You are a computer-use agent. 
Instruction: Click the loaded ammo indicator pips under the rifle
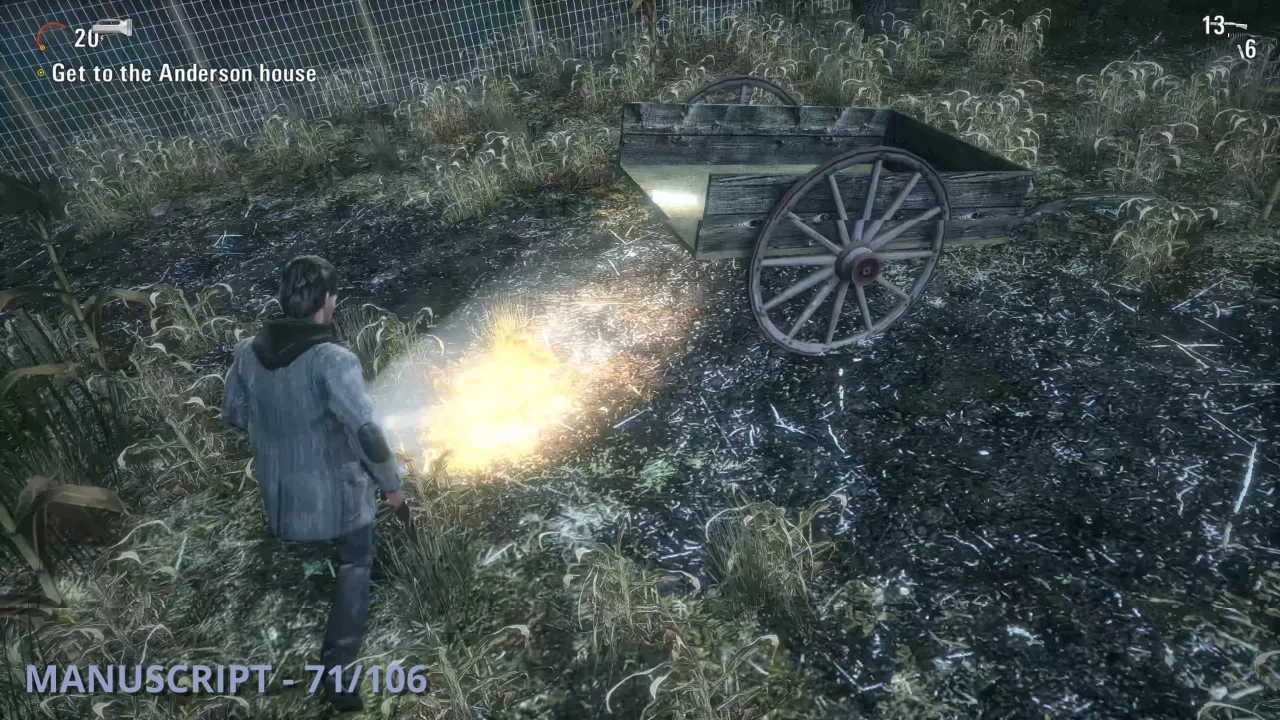pos(1235,35)
